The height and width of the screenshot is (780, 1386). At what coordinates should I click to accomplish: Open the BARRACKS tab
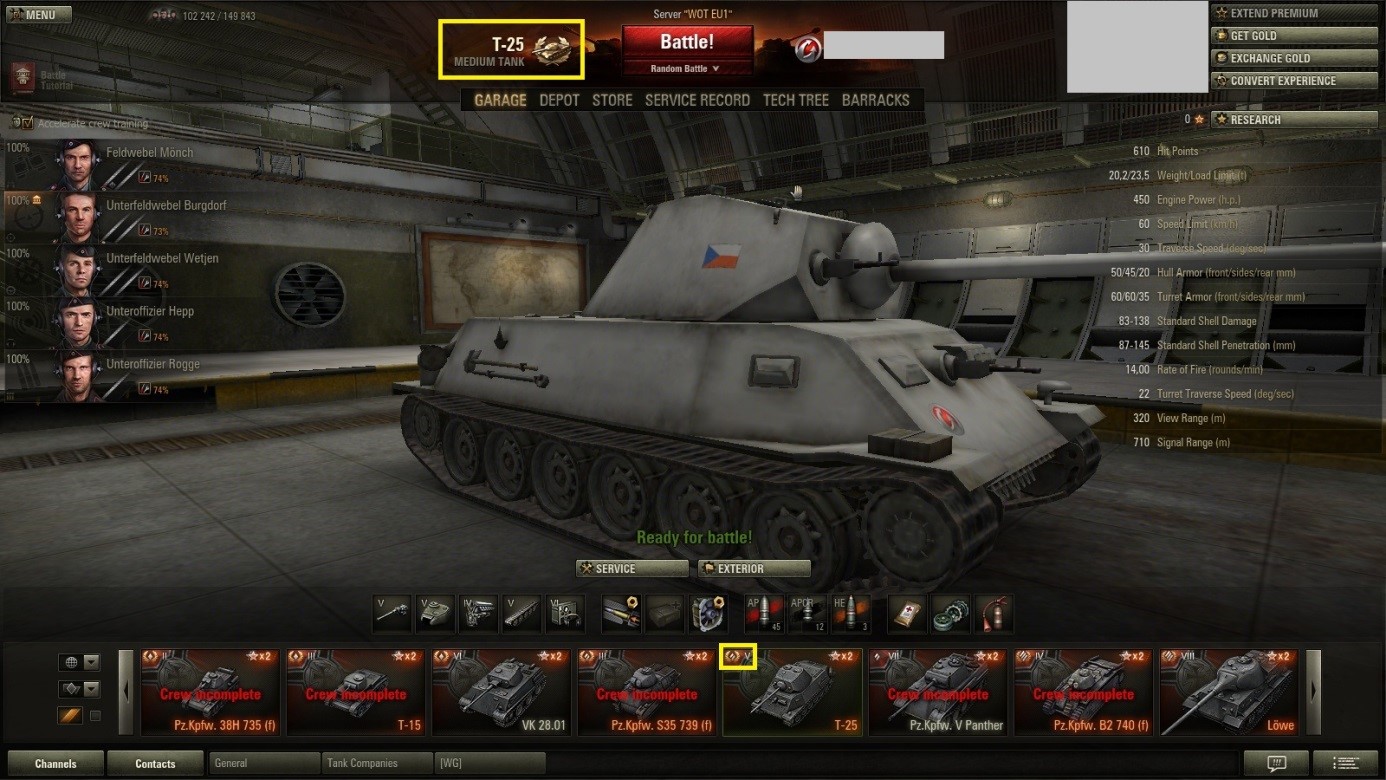click(x=876, y=100)
